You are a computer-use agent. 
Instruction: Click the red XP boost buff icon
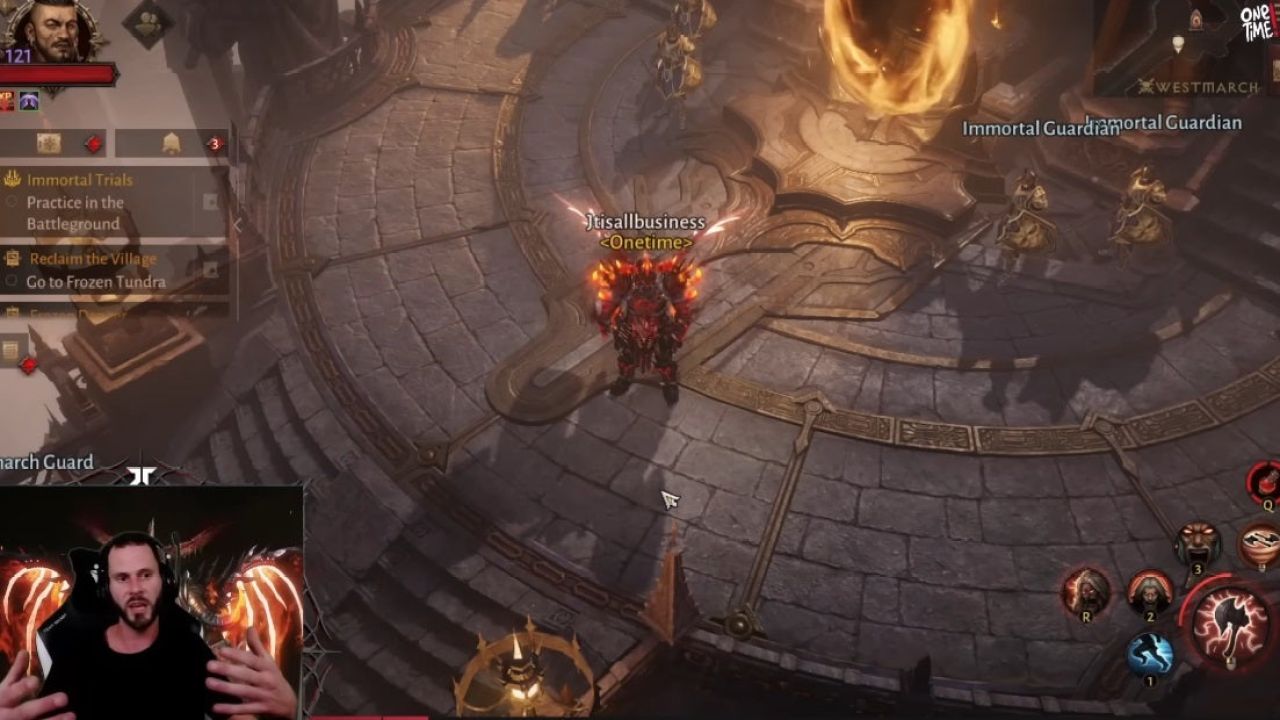pyautogui.click(x=8, y=98)
